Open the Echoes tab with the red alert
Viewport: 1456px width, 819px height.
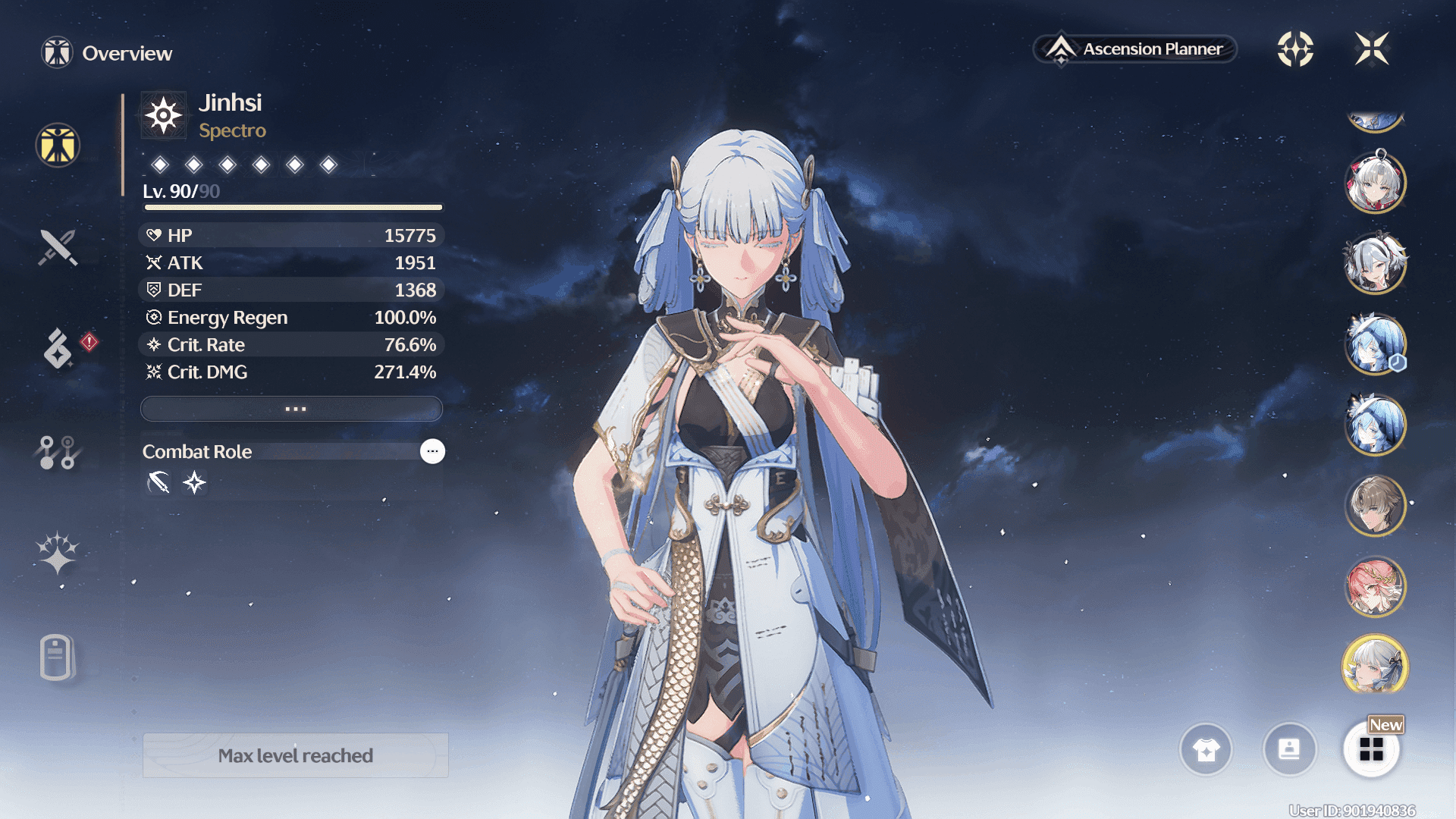coord(58,348)
